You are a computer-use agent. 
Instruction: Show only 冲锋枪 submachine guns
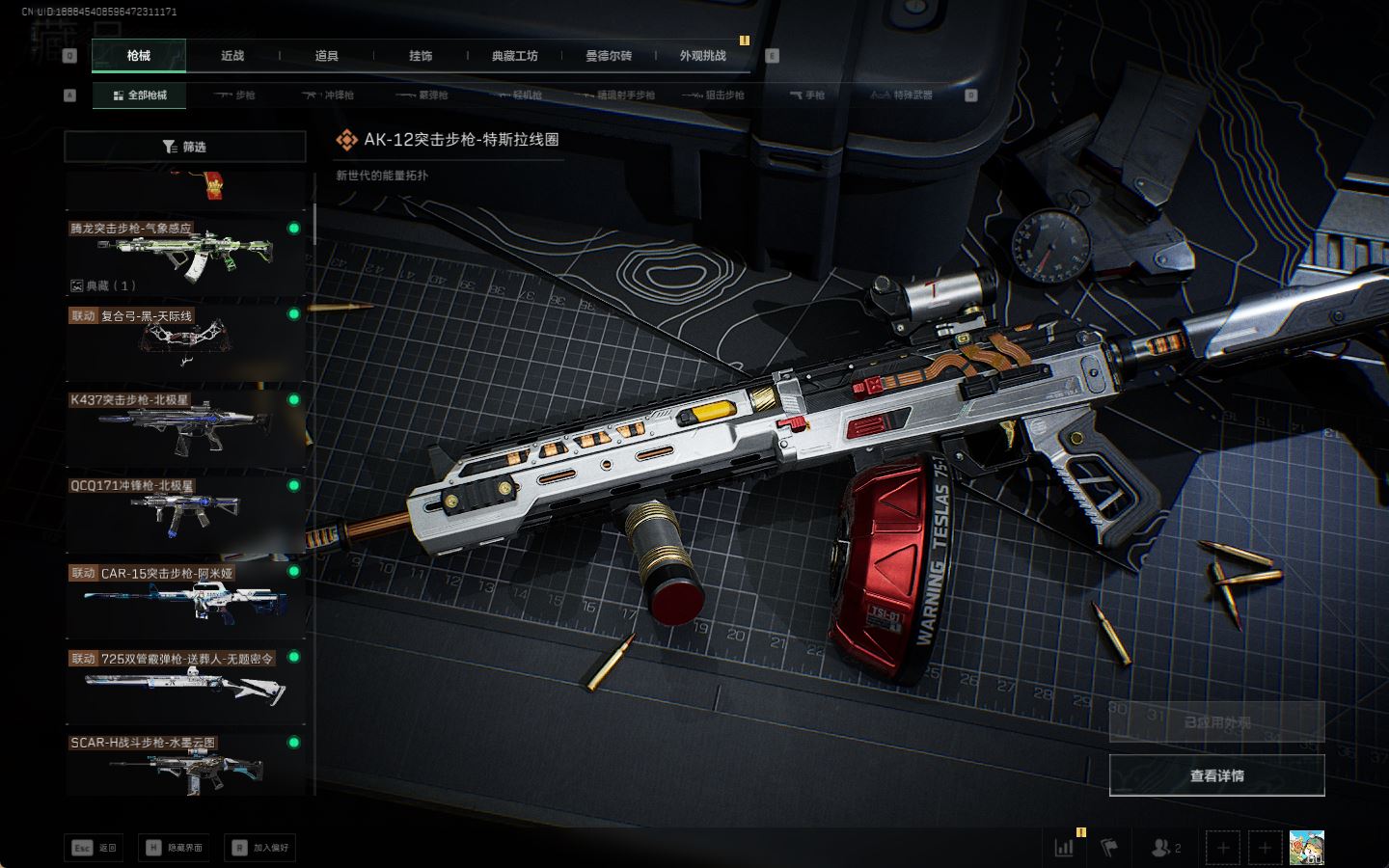tap(329, 95)
